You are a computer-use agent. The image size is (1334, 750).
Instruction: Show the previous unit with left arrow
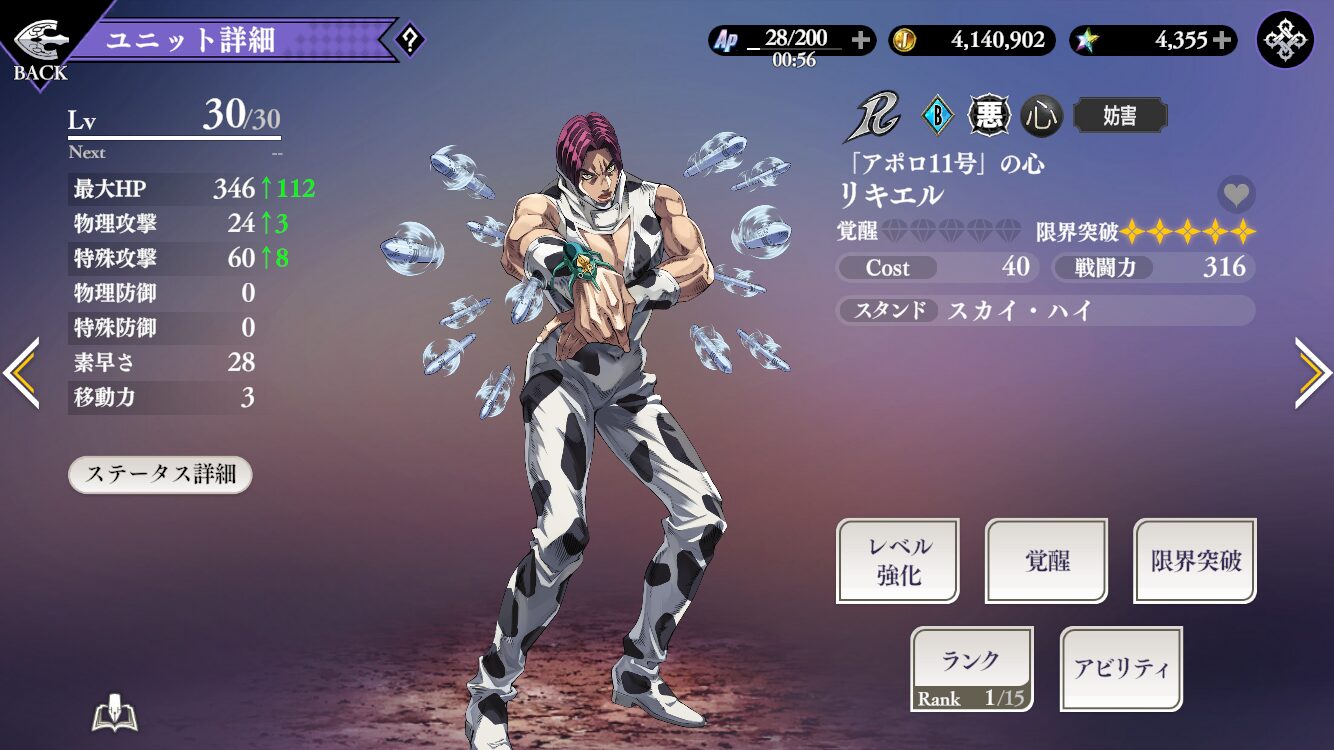21,373
